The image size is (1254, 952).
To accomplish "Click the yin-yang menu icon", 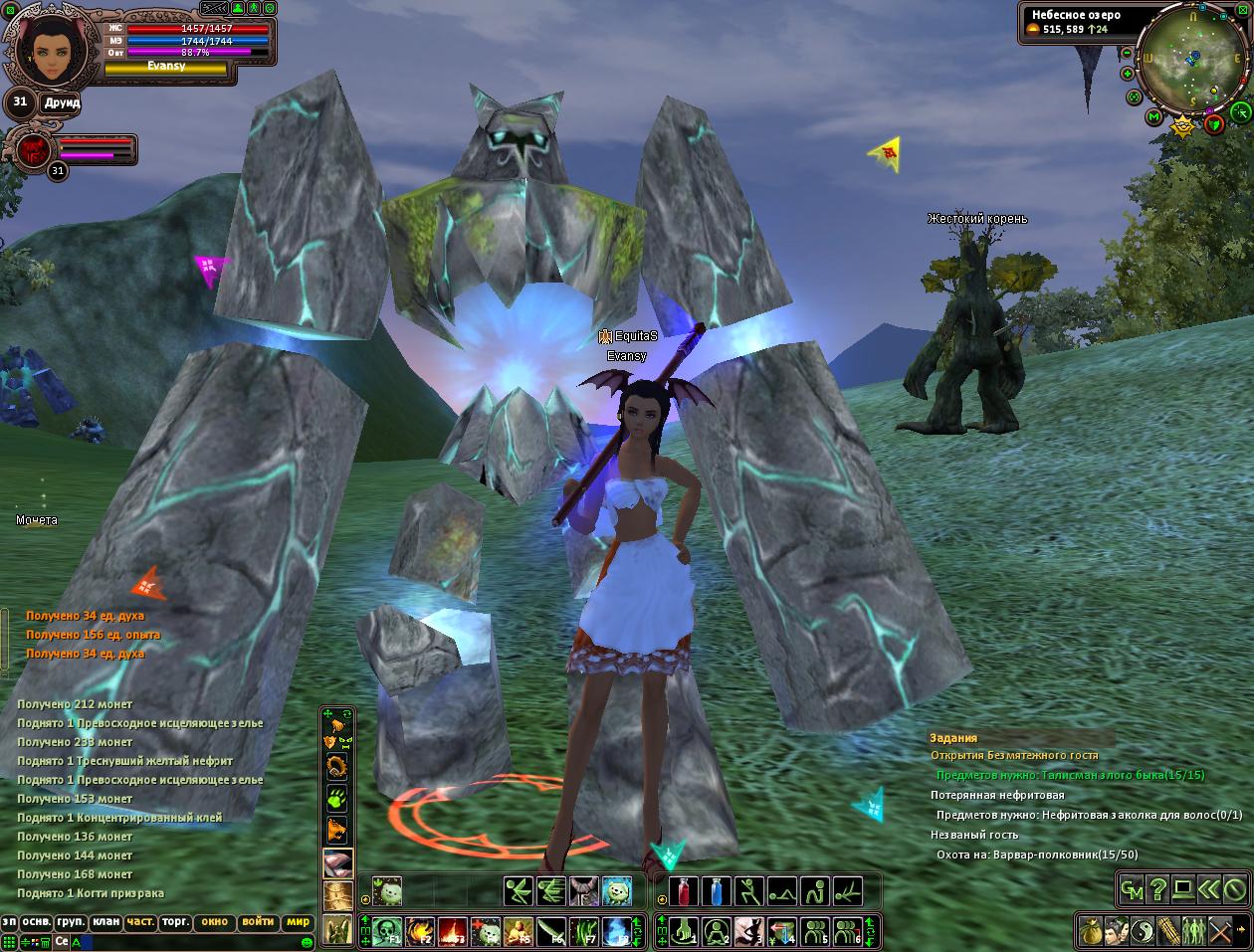I will pos(1143,931).
